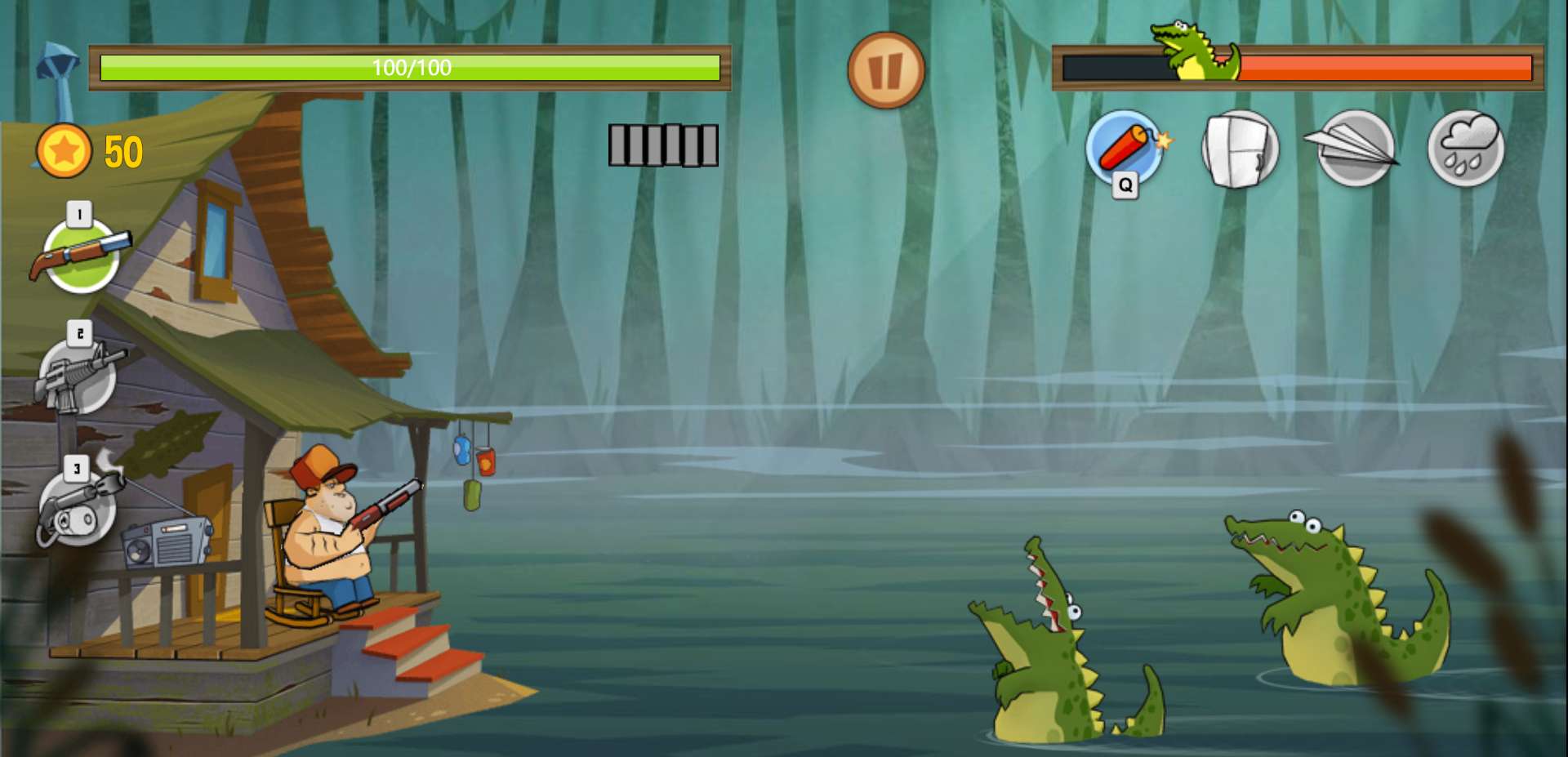Activate the refrigerator drop ability

click(1240, 148)
